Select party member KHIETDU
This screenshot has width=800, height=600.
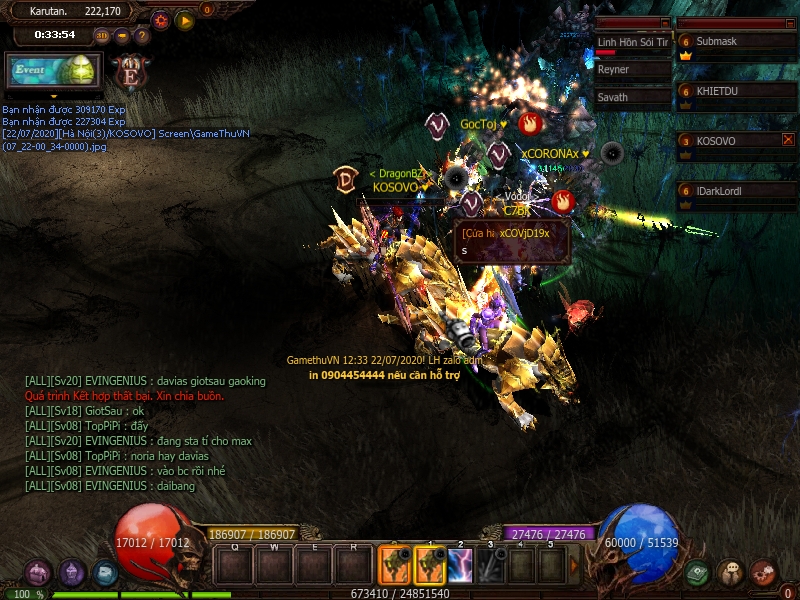coord(735,91)
